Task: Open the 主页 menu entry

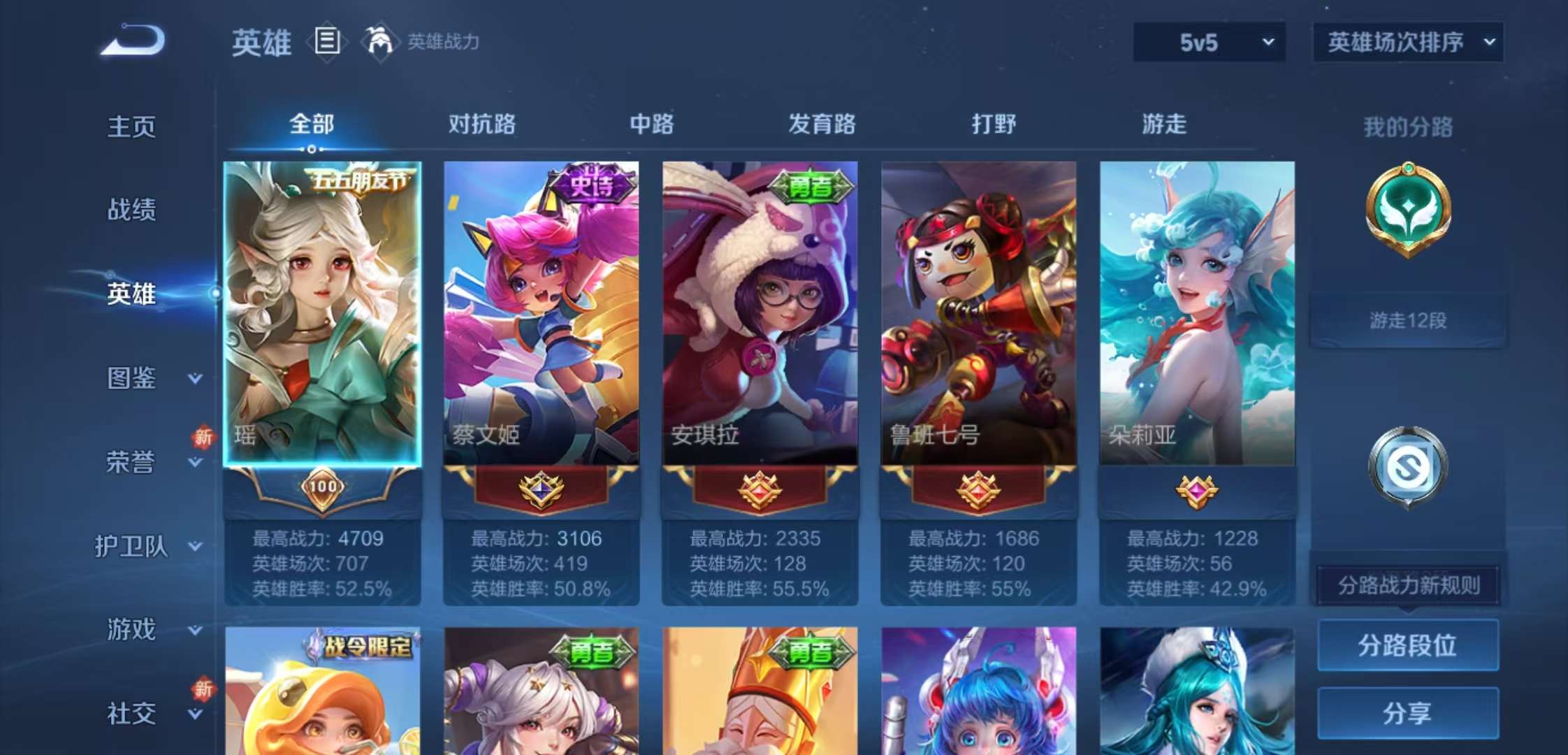Action: [131, 127]
